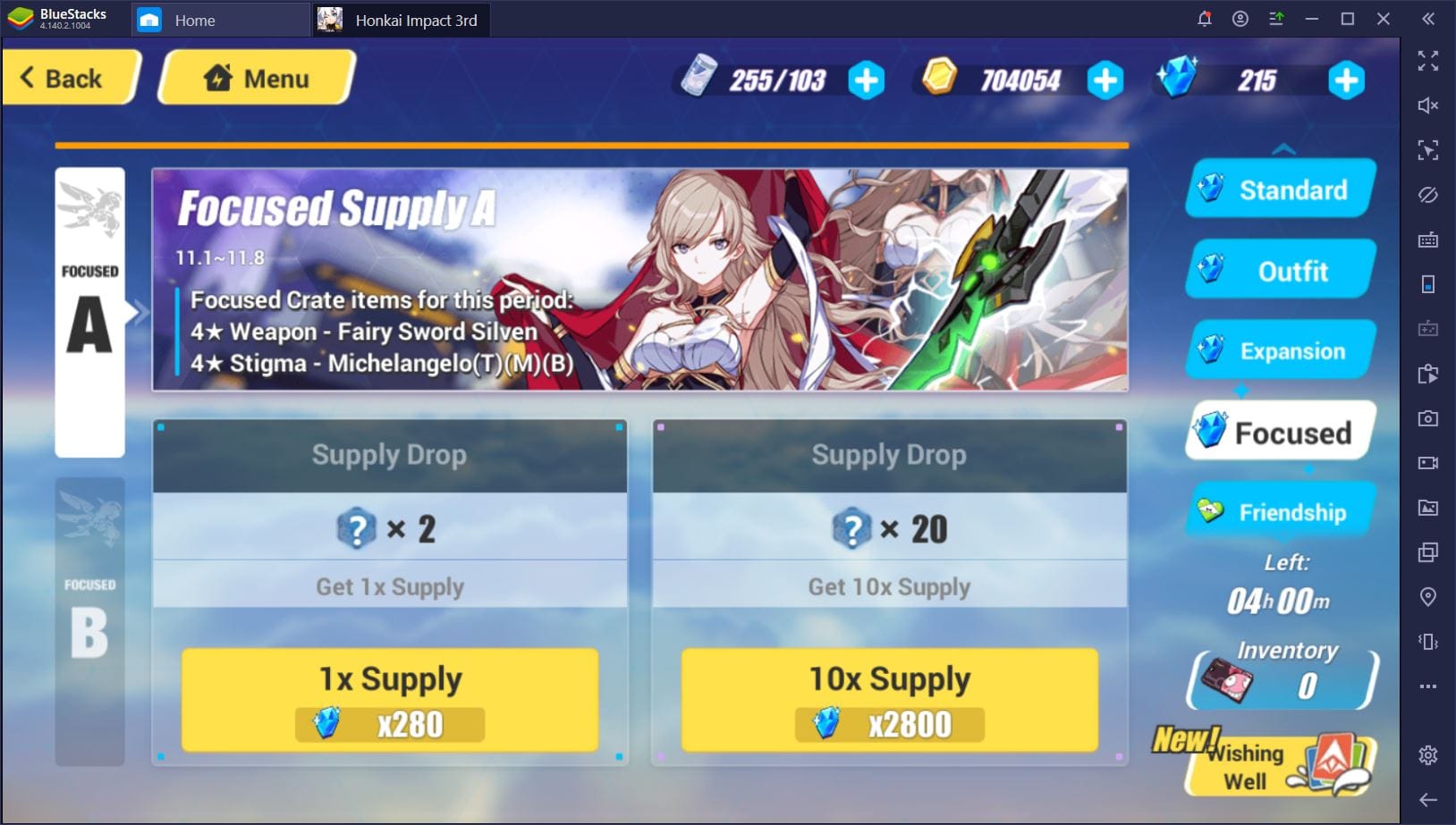Open BlueStacks settings gear

coord(1428,755)
